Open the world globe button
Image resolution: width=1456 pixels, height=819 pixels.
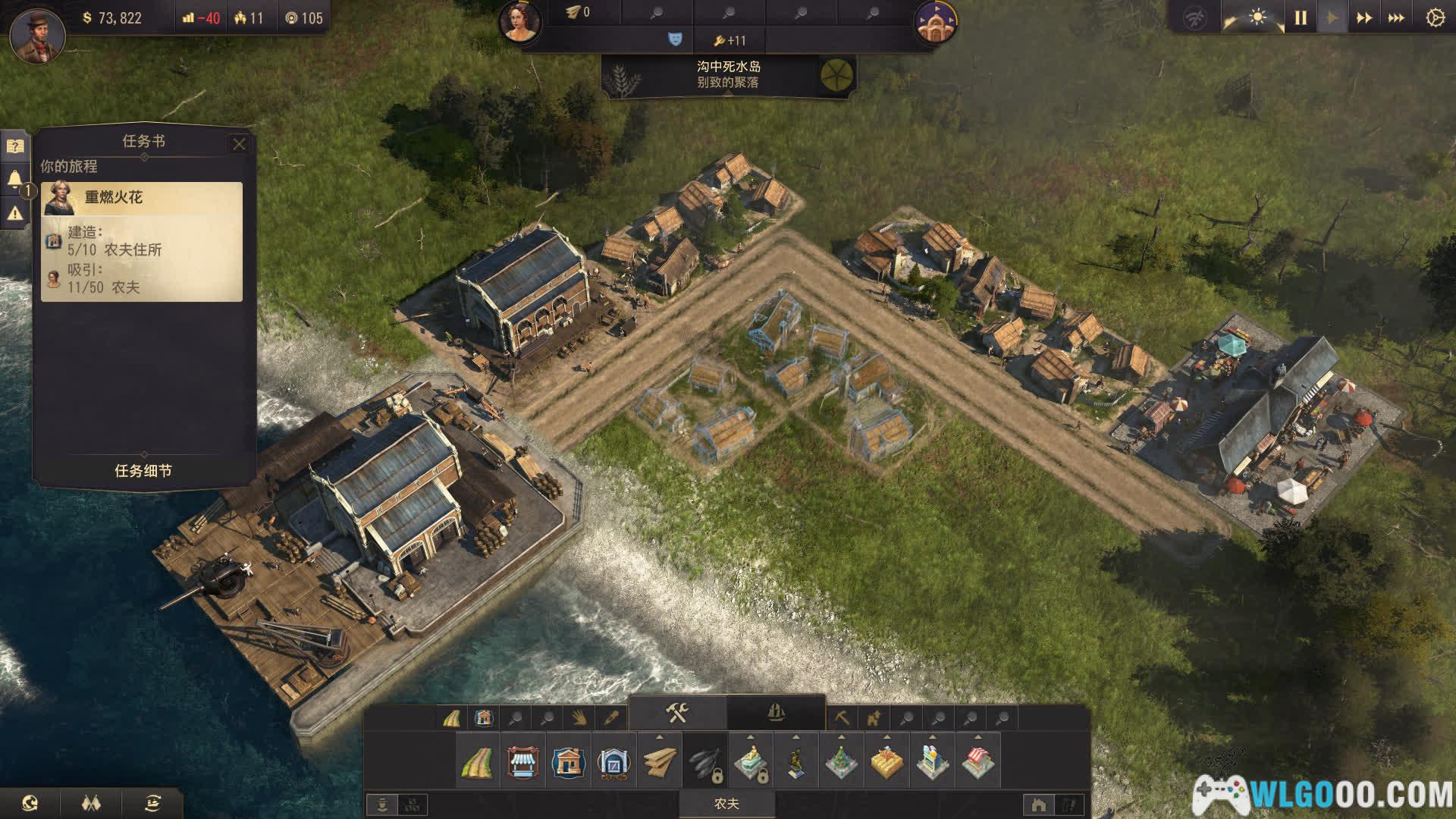point(30,802)
